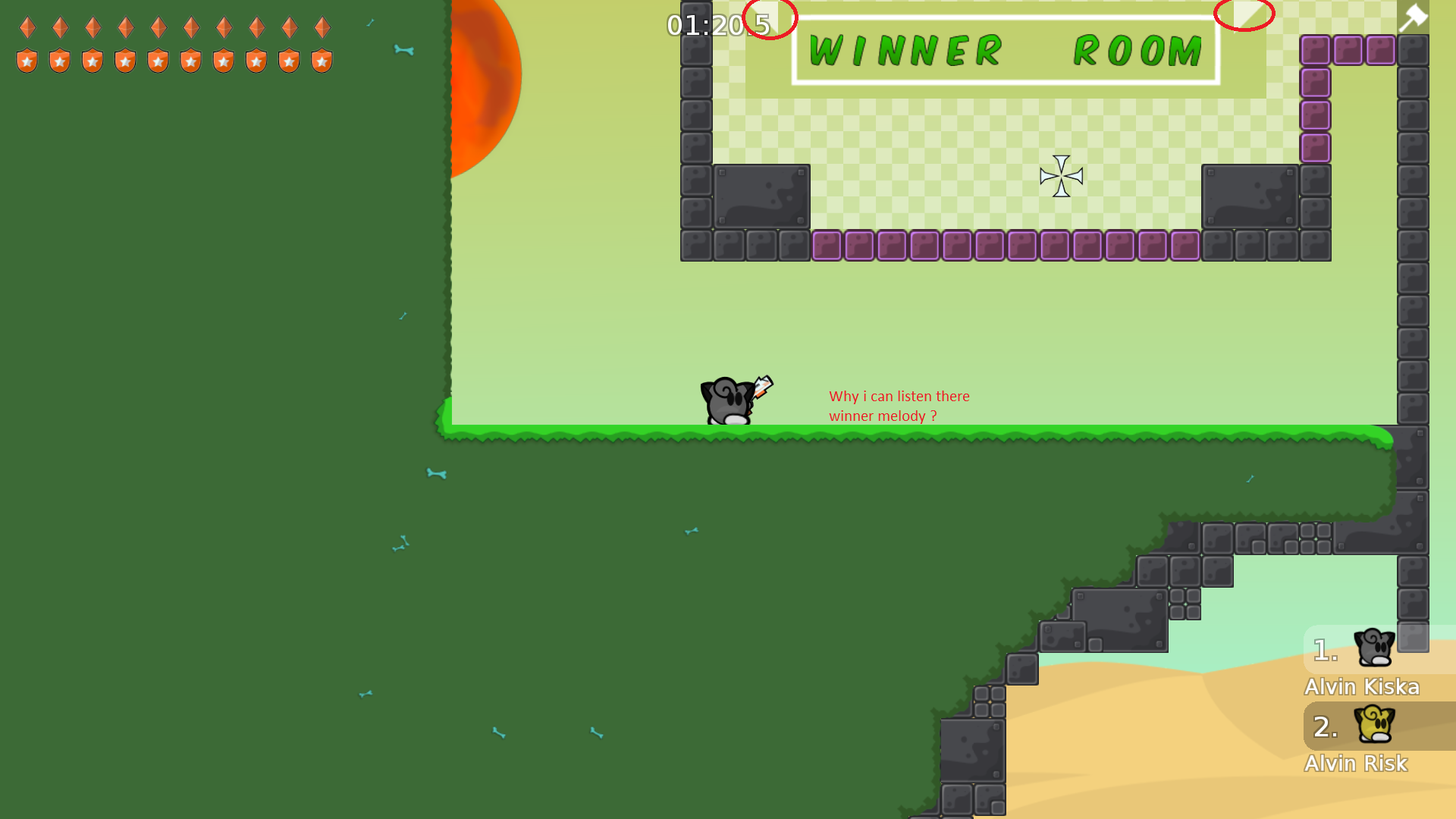Click the red chat message about winner melody

point(899,406)
